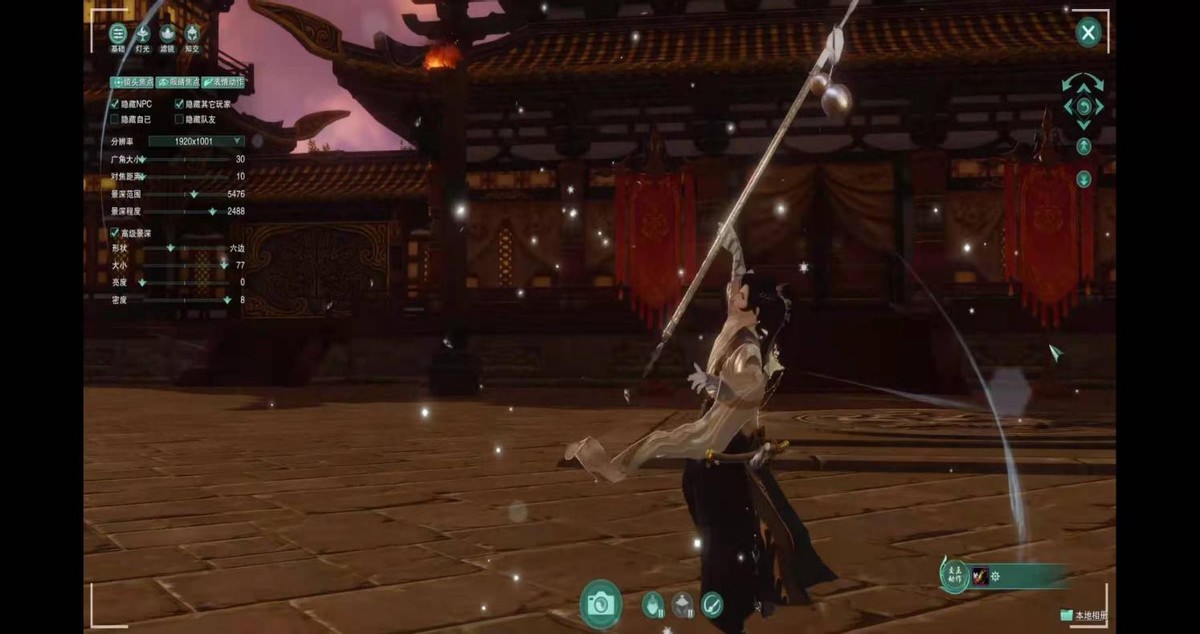The height and width of the screenshot is (634, 1200).
Task: Open the 交互动作 interaction action button
Action: coord(954,575)
